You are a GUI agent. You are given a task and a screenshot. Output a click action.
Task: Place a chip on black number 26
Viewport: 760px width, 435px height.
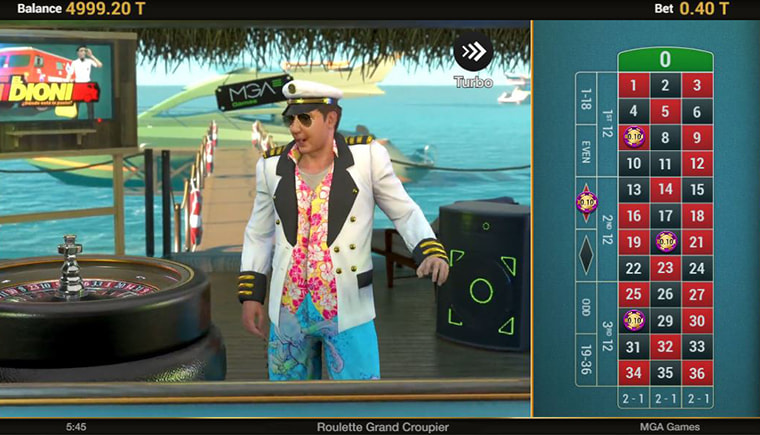click(666, 295)
